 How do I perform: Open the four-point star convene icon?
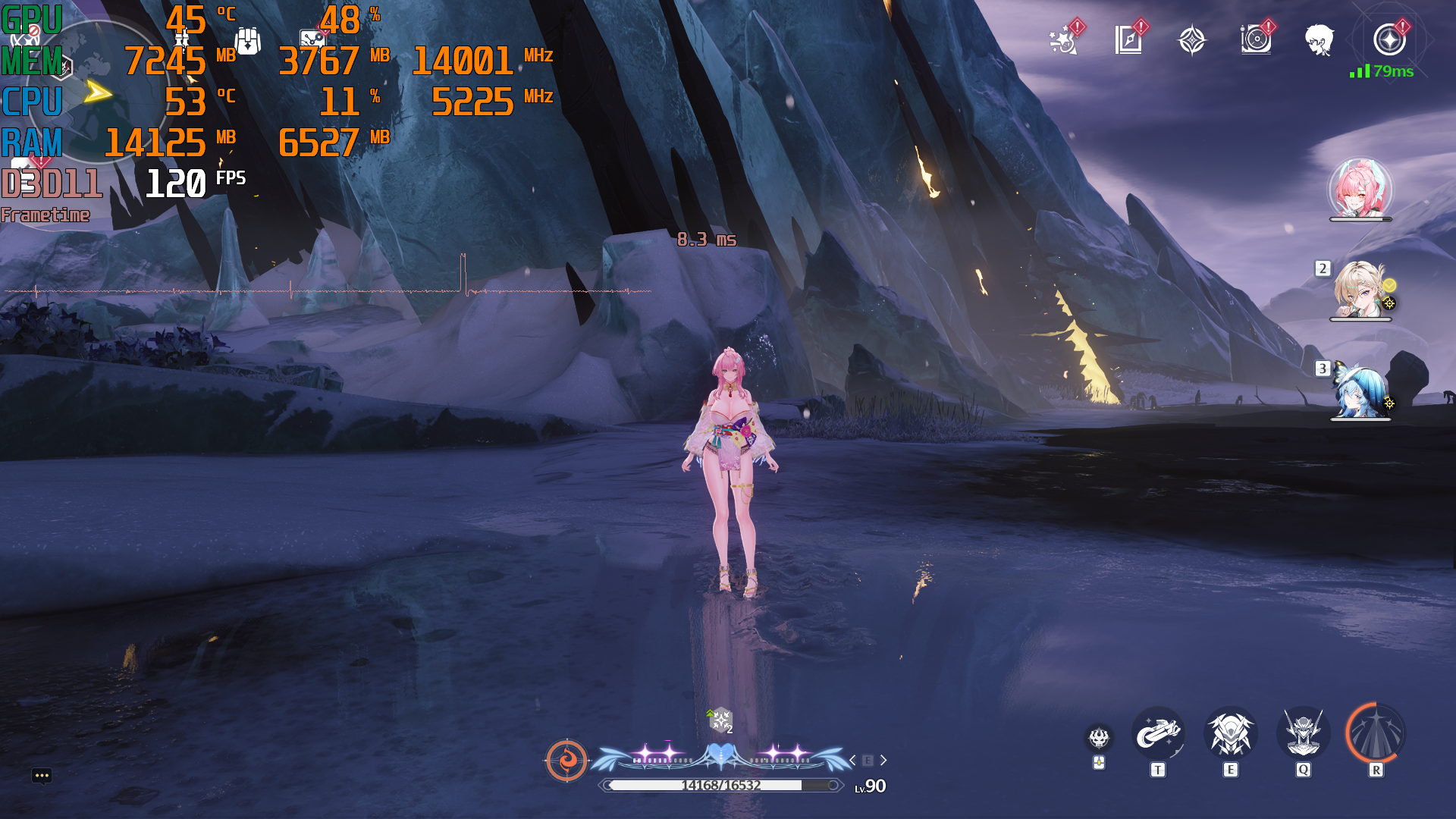(1191, 40)
